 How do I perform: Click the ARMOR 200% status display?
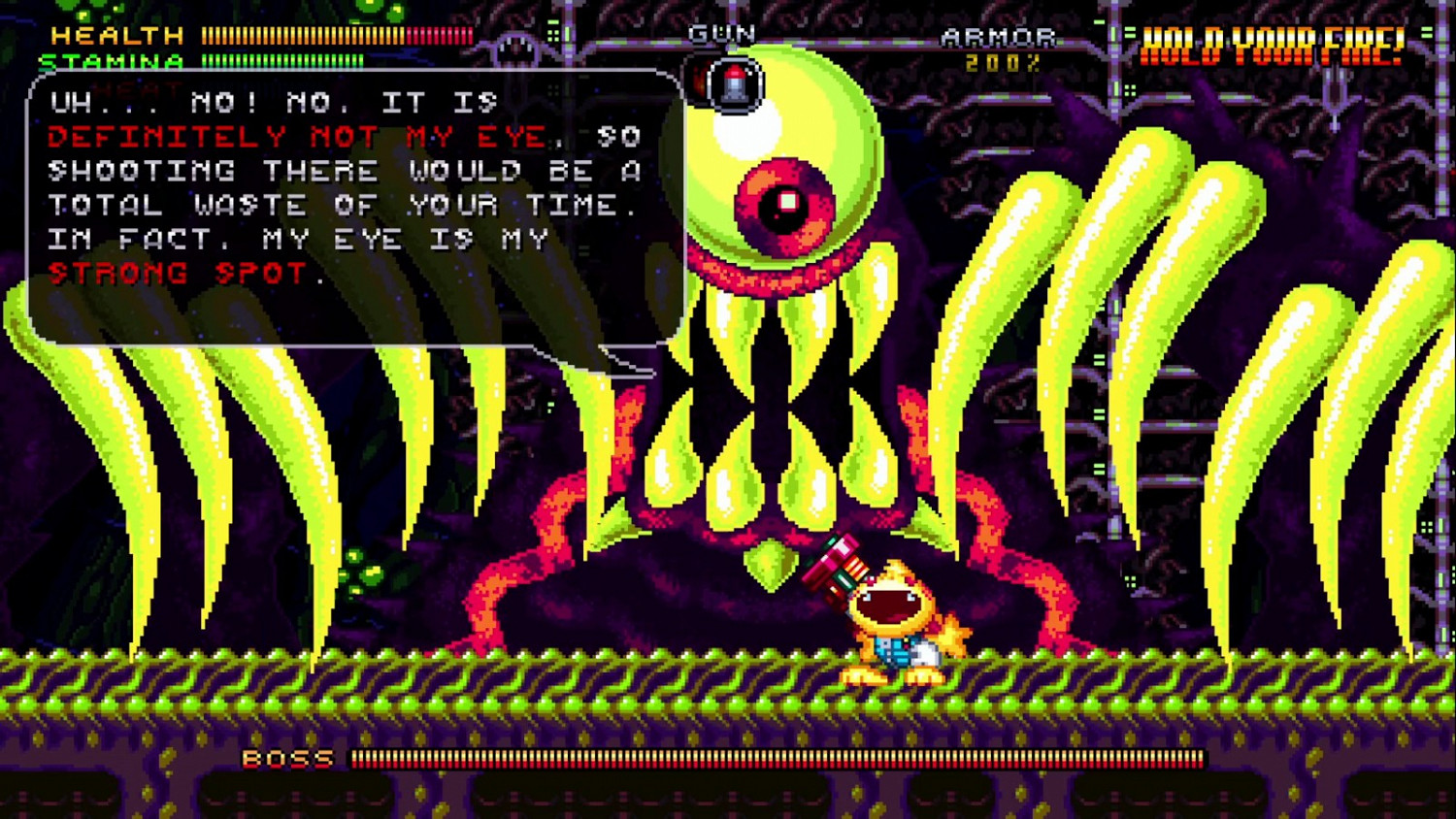point(998,49)
